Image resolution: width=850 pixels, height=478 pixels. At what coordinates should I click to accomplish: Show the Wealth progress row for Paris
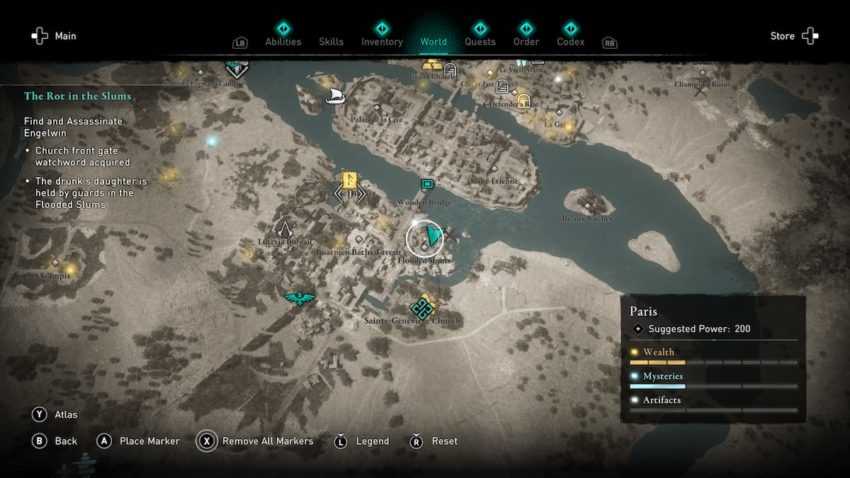click(714, 355)
